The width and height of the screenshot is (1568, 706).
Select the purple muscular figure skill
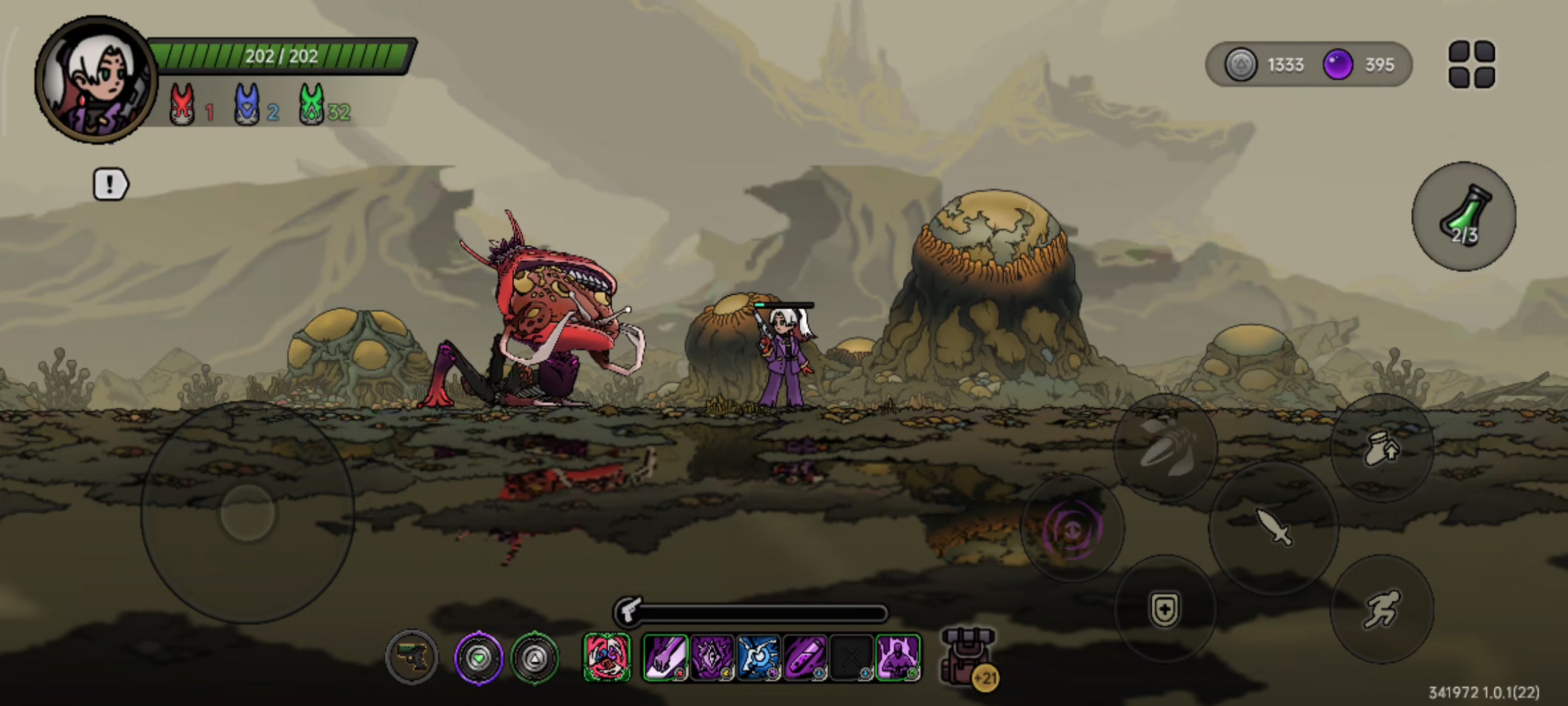coord(898,657)
